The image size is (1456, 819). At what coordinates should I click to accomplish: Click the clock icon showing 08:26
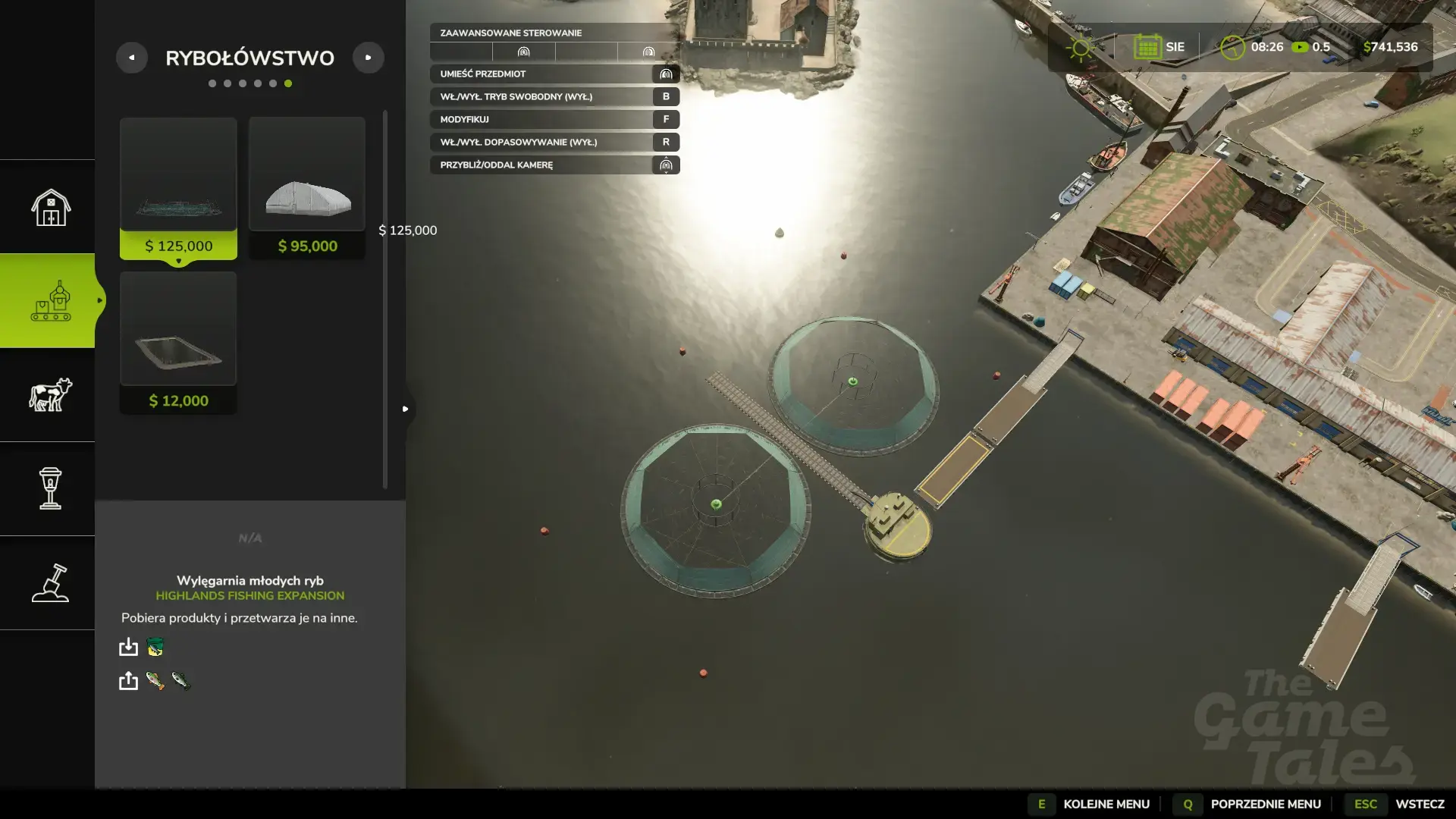click(x=1232, y=46)
